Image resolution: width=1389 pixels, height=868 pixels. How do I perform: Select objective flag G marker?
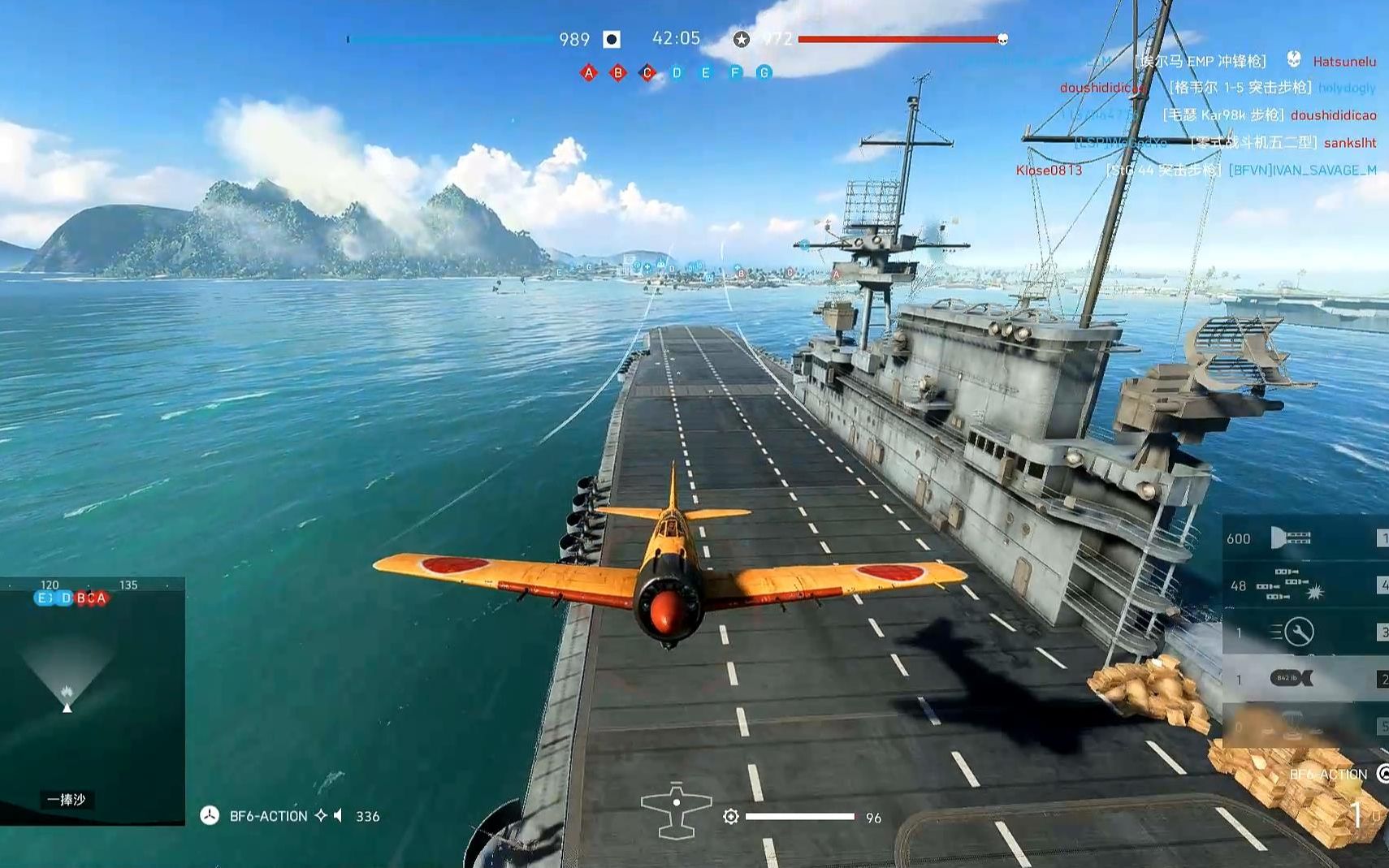pyautogui.click(x=764, y=73)
